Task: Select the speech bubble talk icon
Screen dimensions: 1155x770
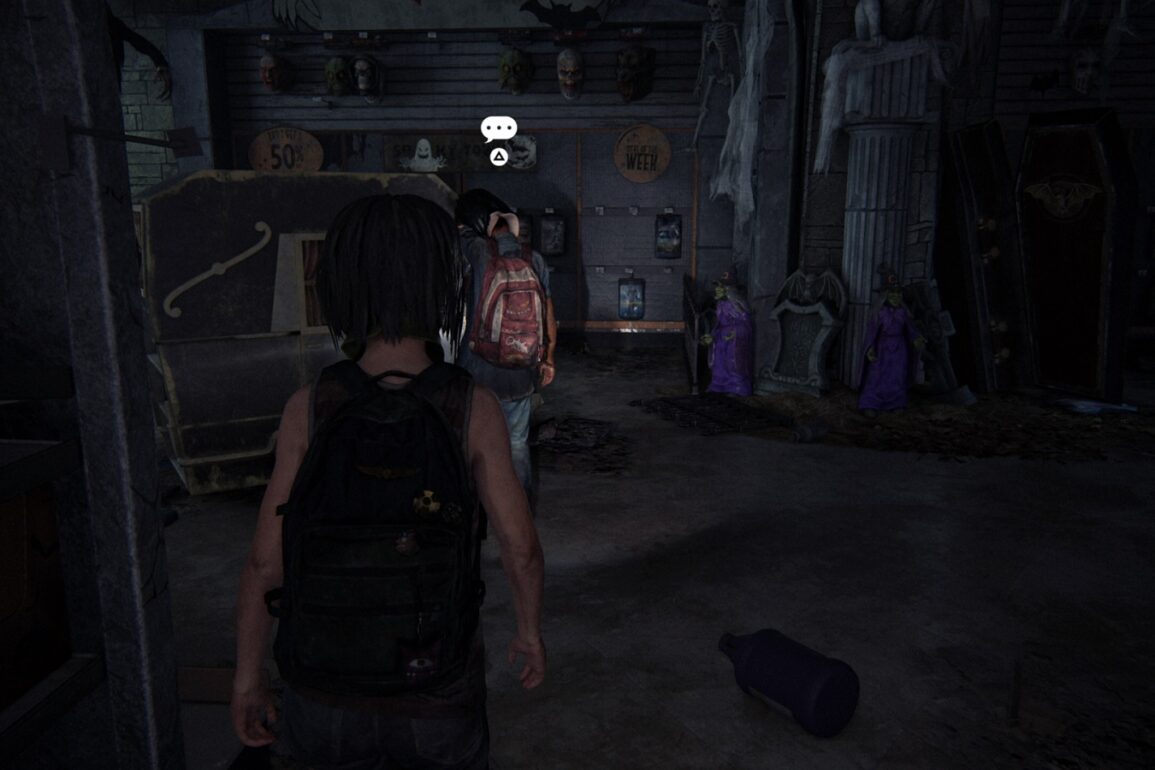Action: coord(498,129)
